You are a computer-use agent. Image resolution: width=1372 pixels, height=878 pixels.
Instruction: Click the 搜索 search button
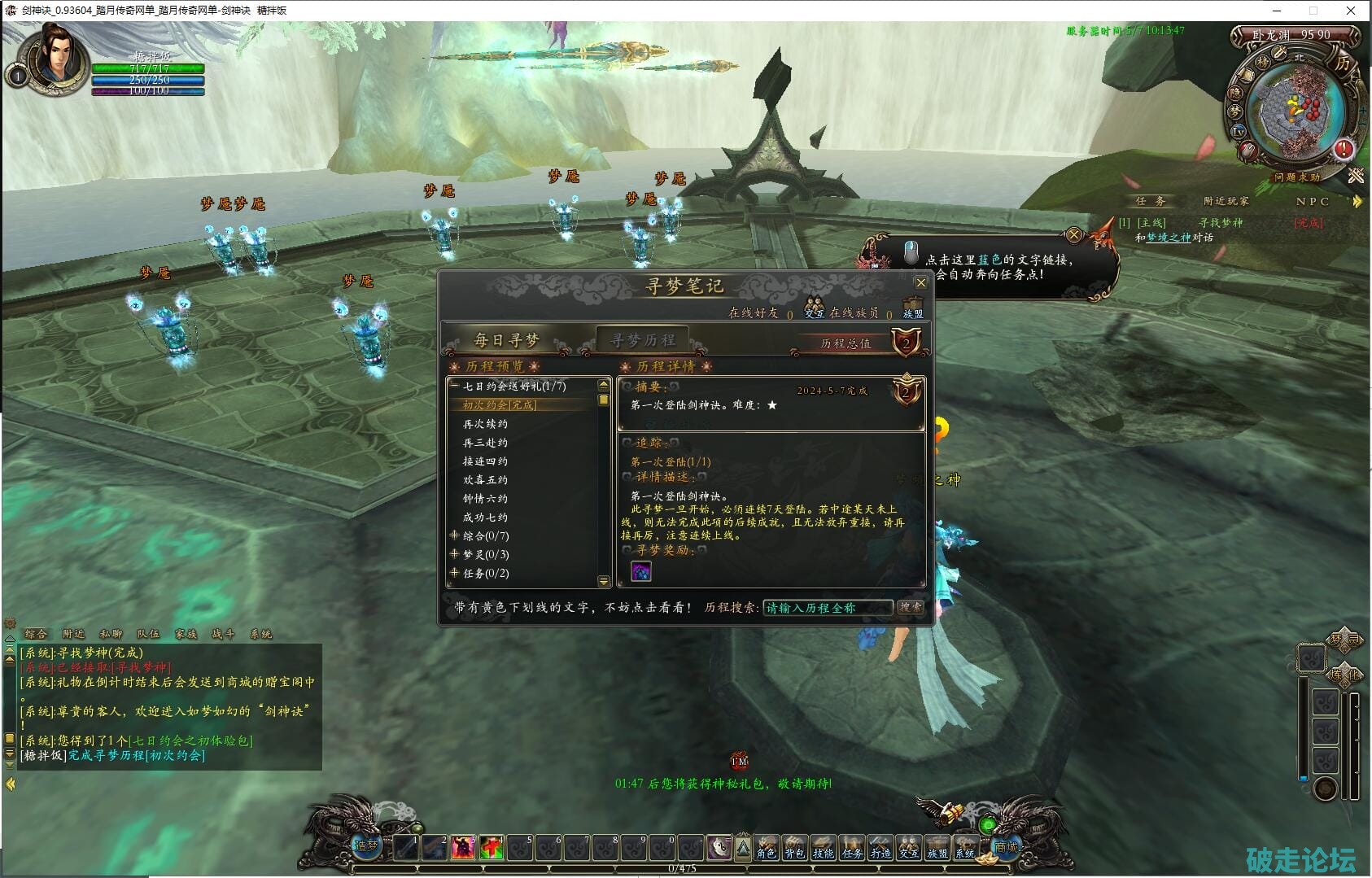click(910, 607)
